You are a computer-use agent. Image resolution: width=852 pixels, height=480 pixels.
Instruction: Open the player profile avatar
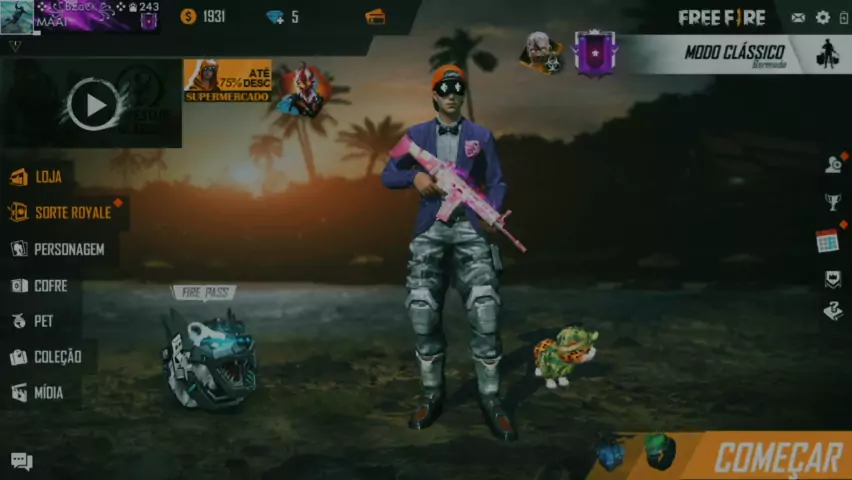pos(17,17)
